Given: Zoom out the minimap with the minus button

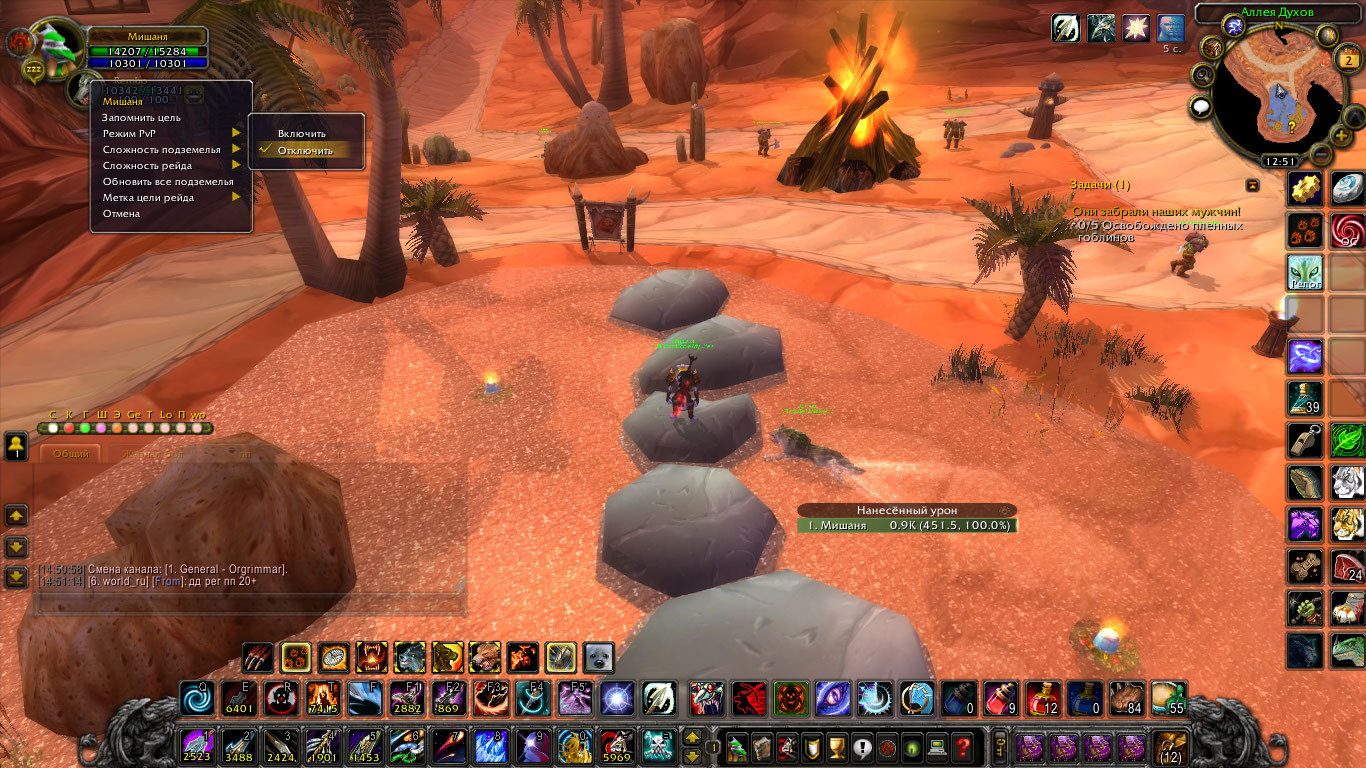Looking at the screenshot, I should click(x=1320, y=155).
